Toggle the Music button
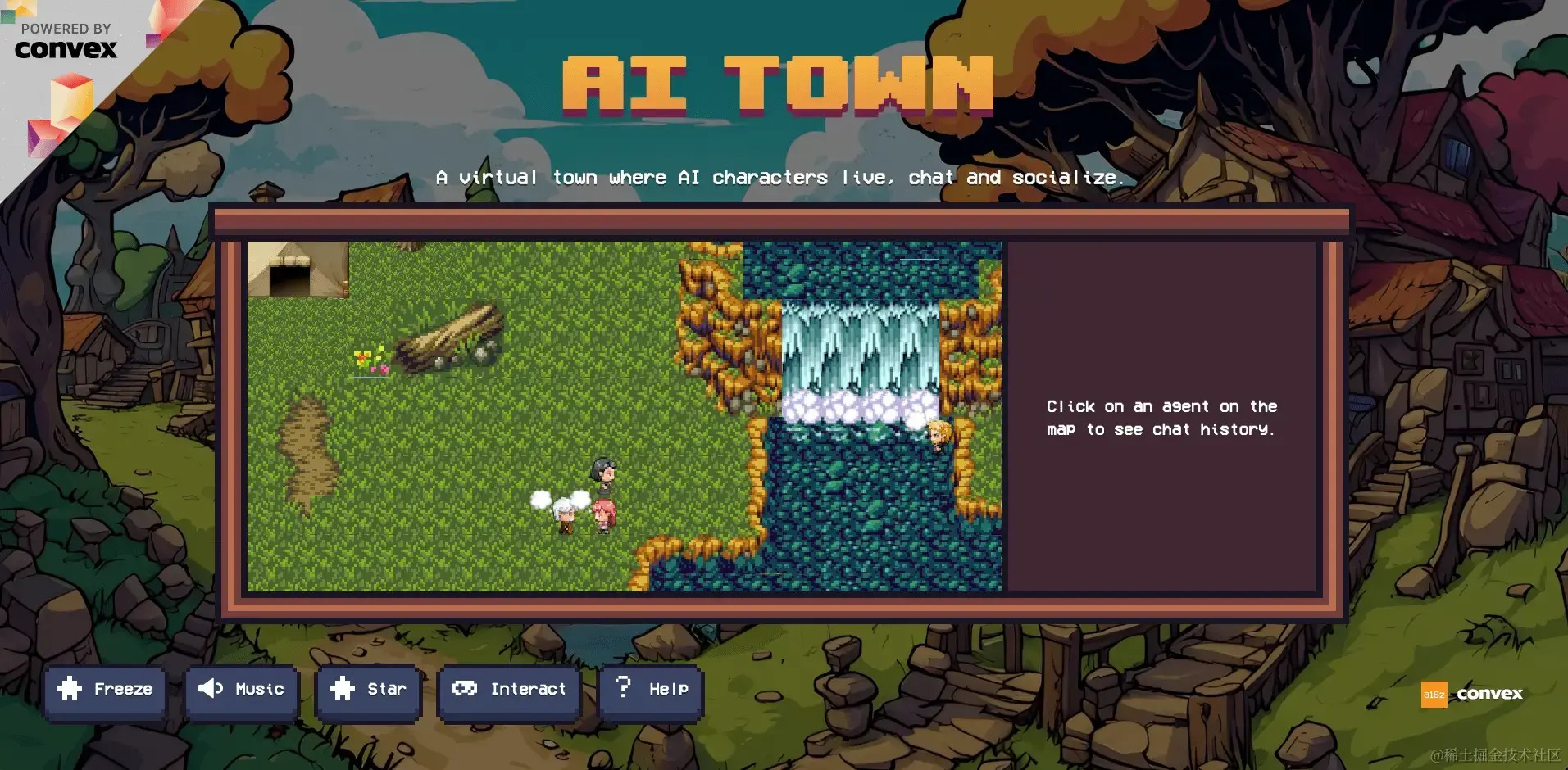Viewport: 1568px width, 770px height. click(241, 690)
